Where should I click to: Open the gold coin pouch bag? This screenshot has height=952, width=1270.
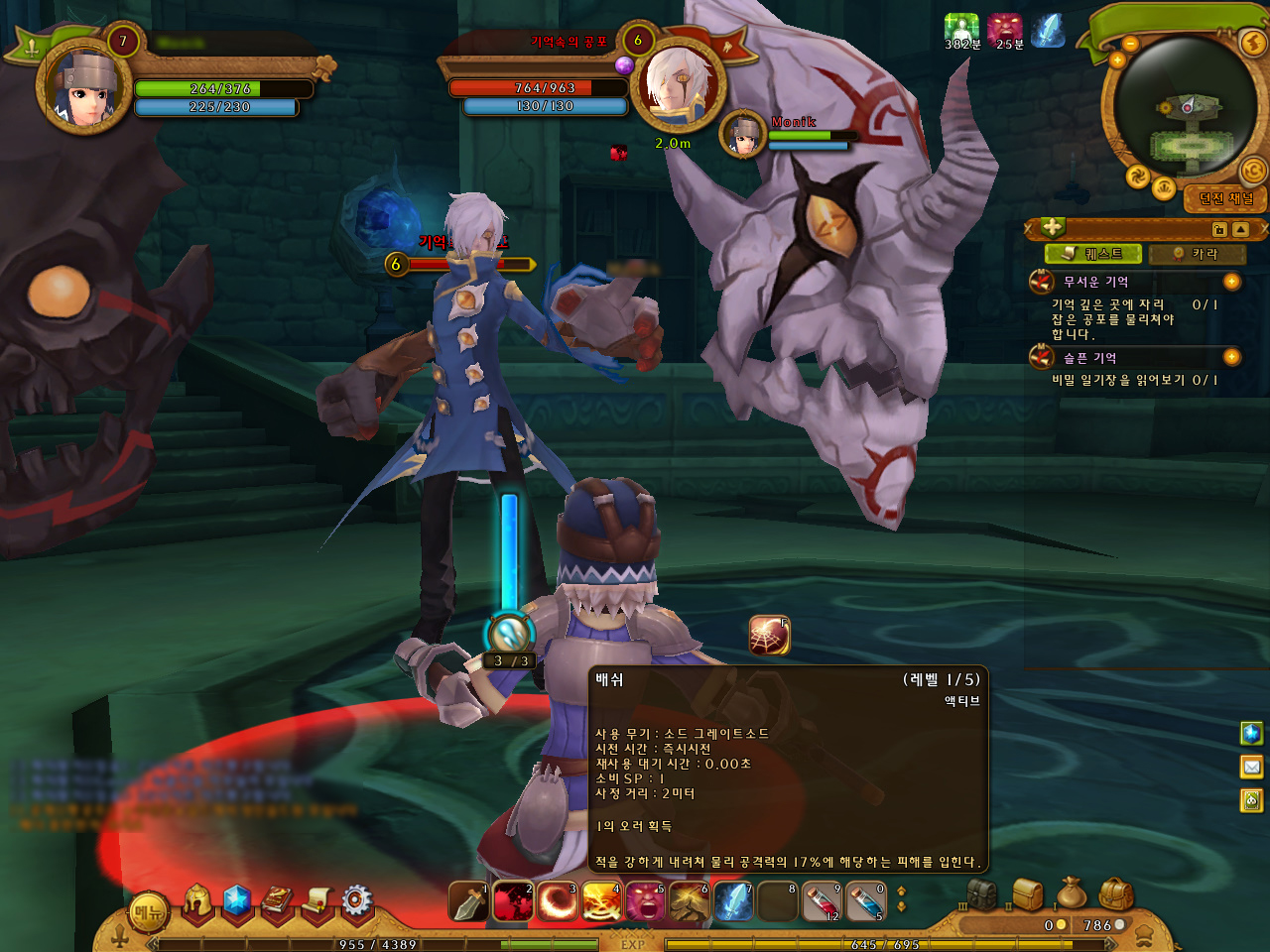tap(1072, 892)
